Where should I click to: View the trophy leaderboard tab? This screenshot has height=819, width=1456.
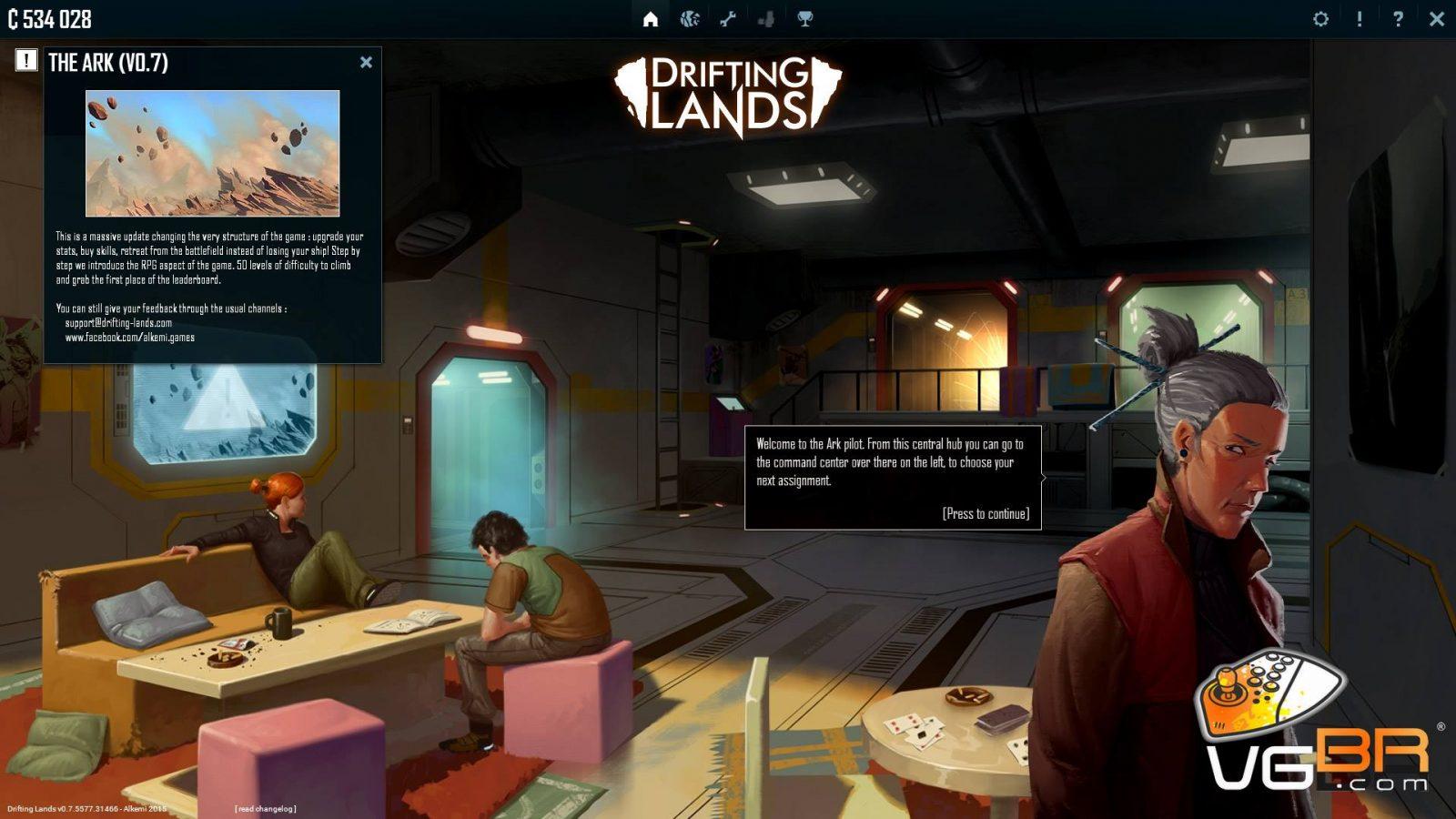tap(805, 19)
